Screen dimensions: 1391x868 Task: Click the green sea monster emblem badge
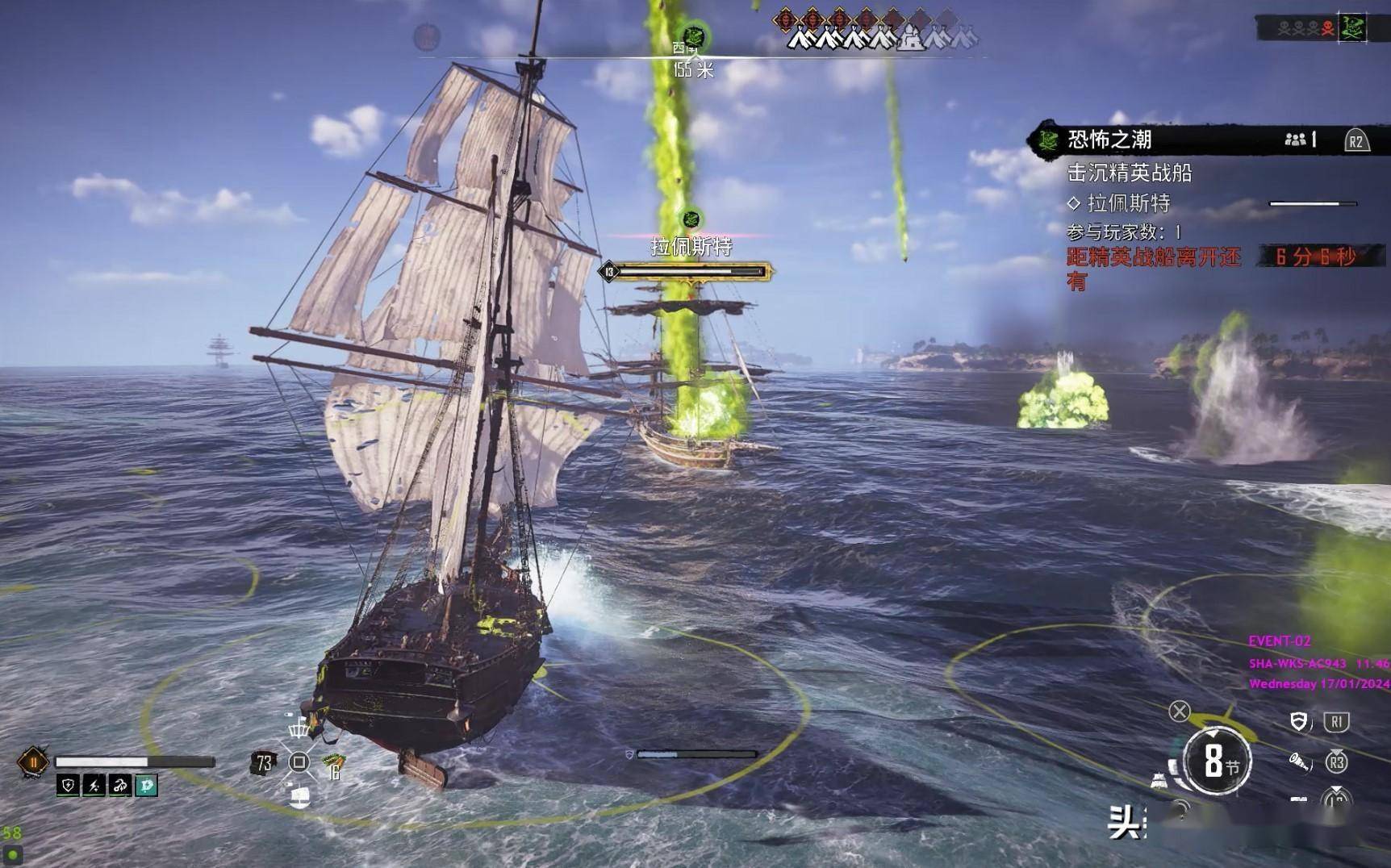click(x=1352, y=28)
